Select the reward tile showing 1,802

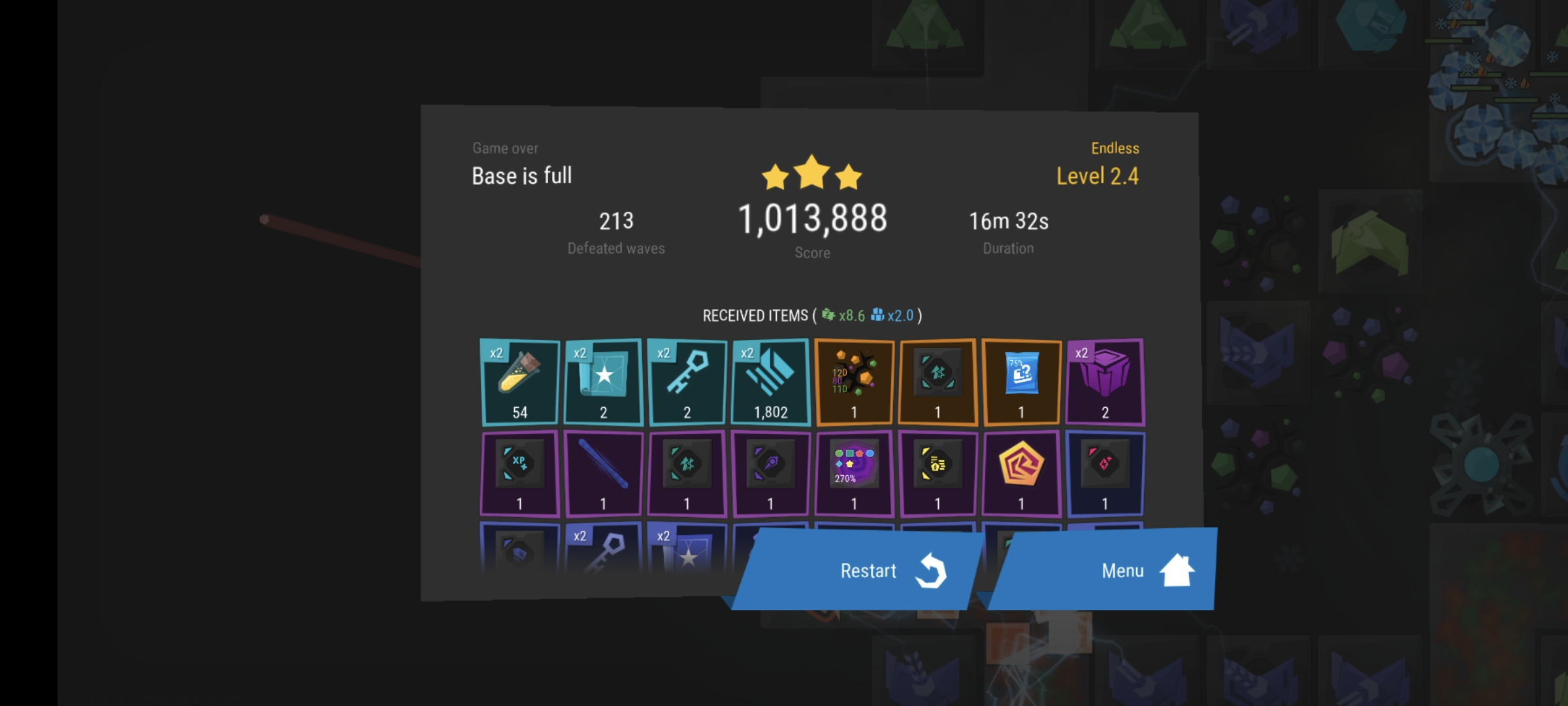(x=771, y=382)
